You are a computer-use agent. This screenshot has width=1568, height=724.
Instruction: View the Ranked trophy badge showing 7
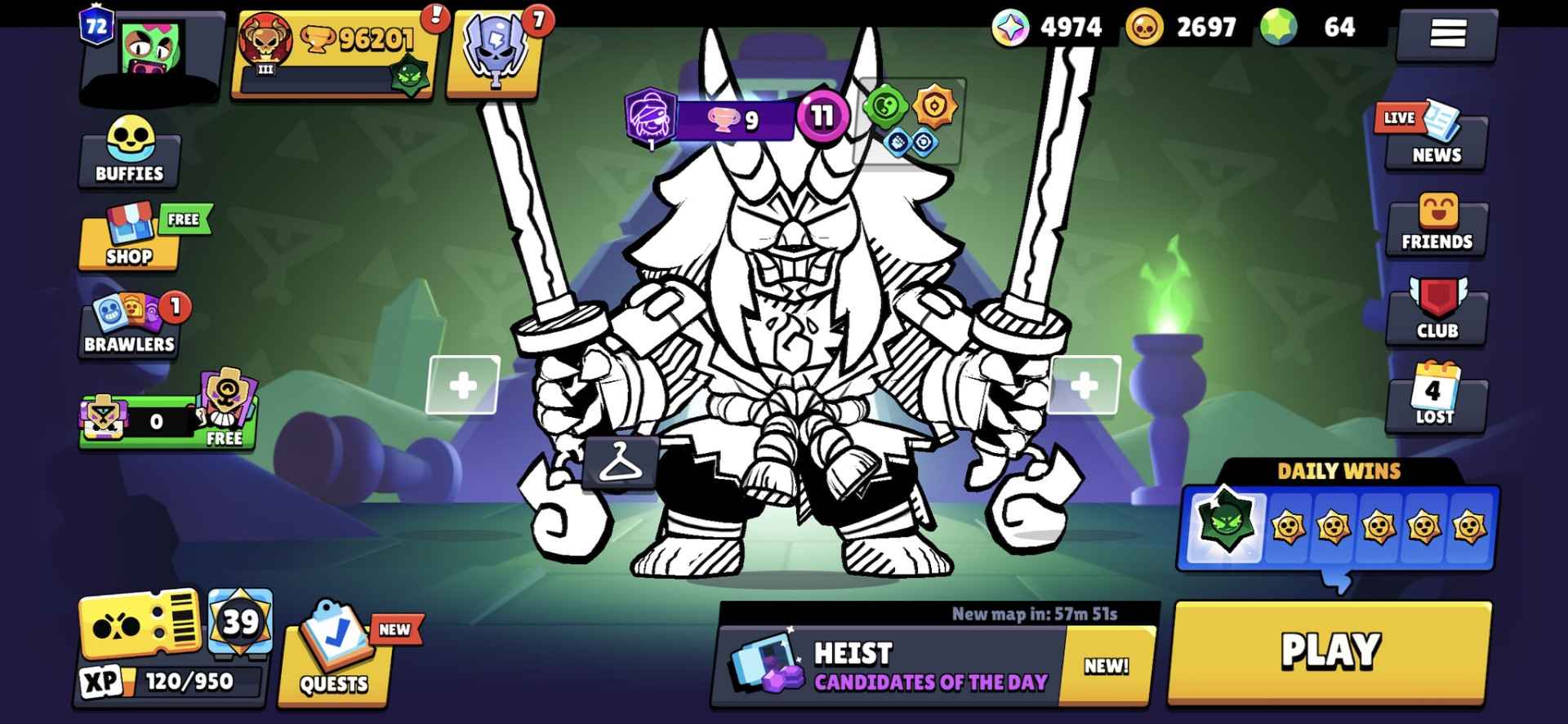click(494, 53)
